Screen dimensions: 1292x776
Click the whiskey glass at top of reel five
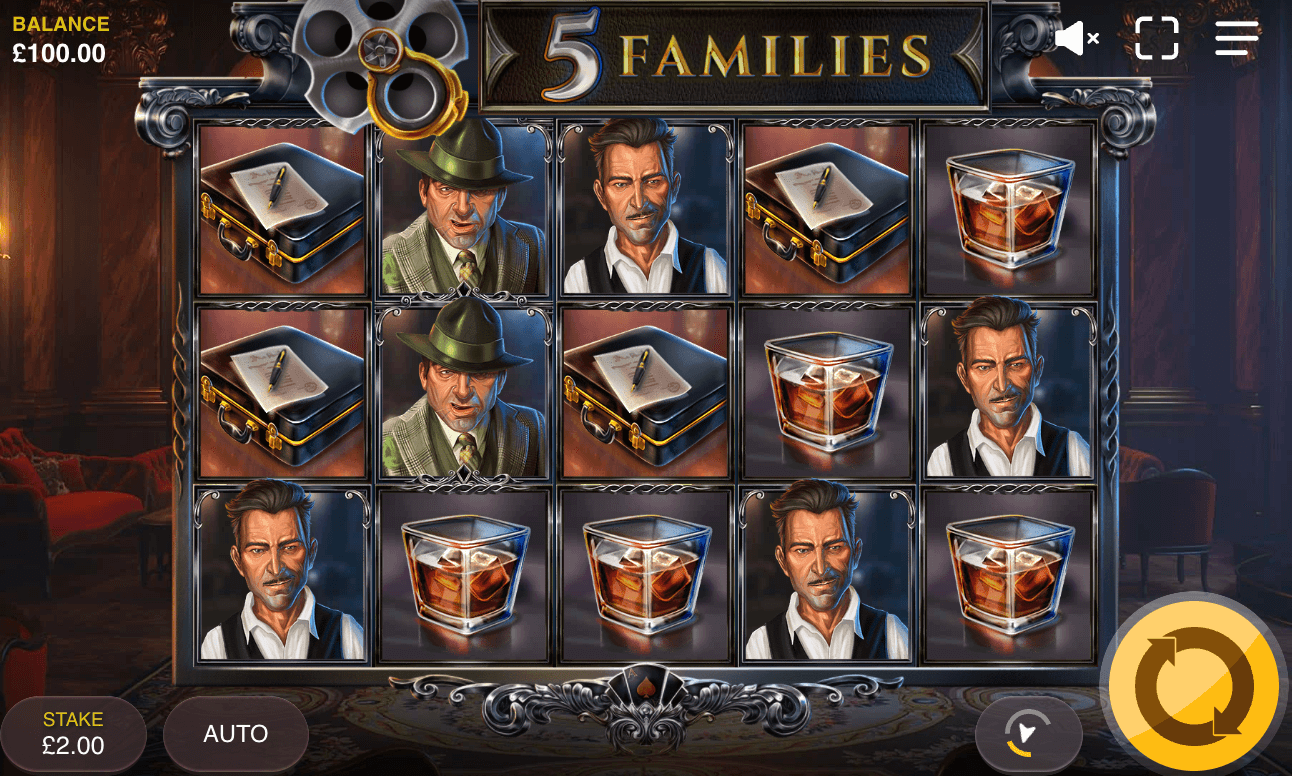coord(1009,207)
